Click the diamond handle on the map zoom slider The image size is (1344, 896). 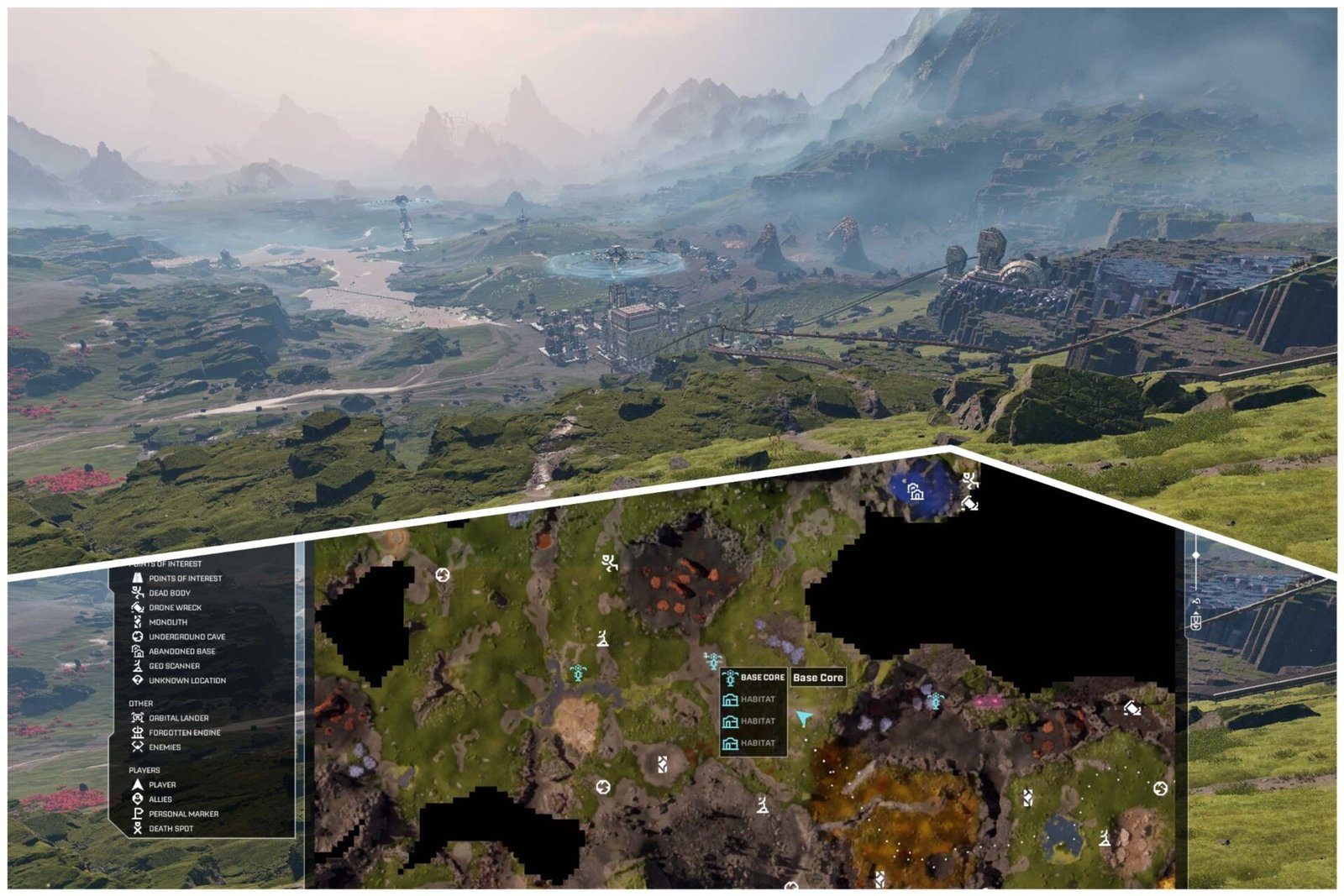click(x=1196, y=554)
